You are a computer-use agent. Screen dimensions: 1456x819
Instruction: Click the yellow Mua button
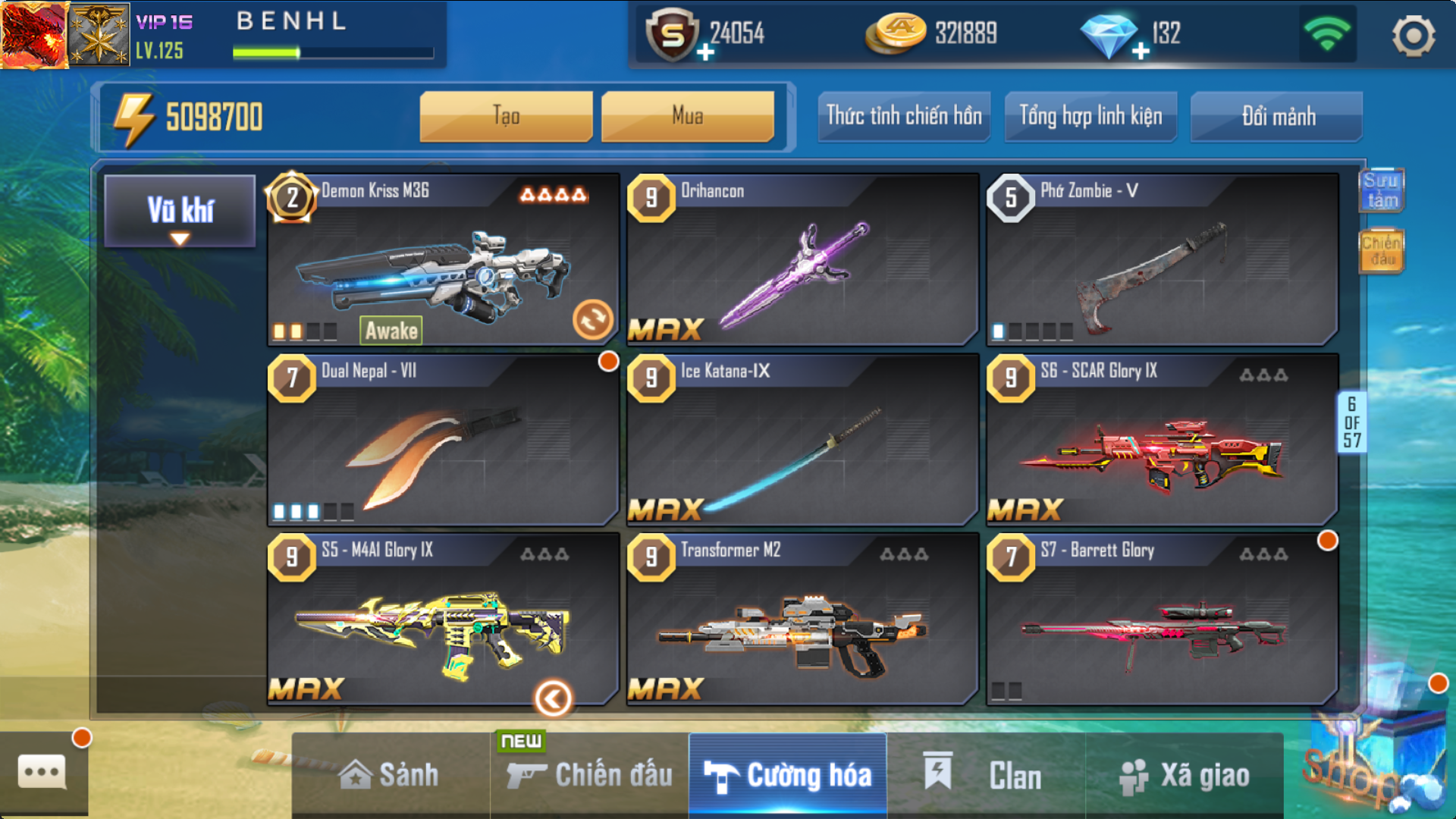[x=687, y=116]
